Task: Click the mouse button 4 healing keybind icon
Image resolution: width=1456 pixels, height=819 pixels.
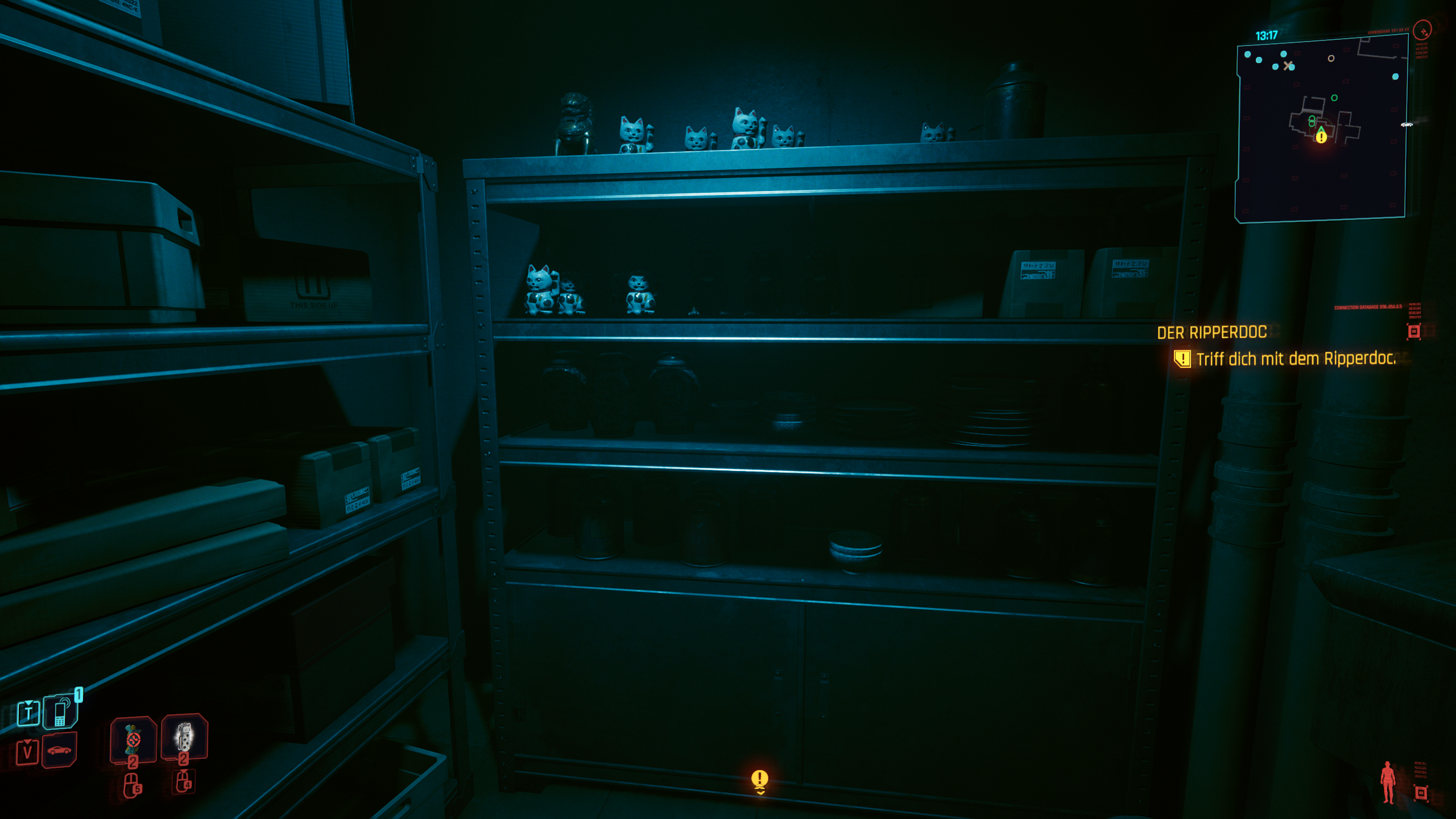Action: point(183,783)
